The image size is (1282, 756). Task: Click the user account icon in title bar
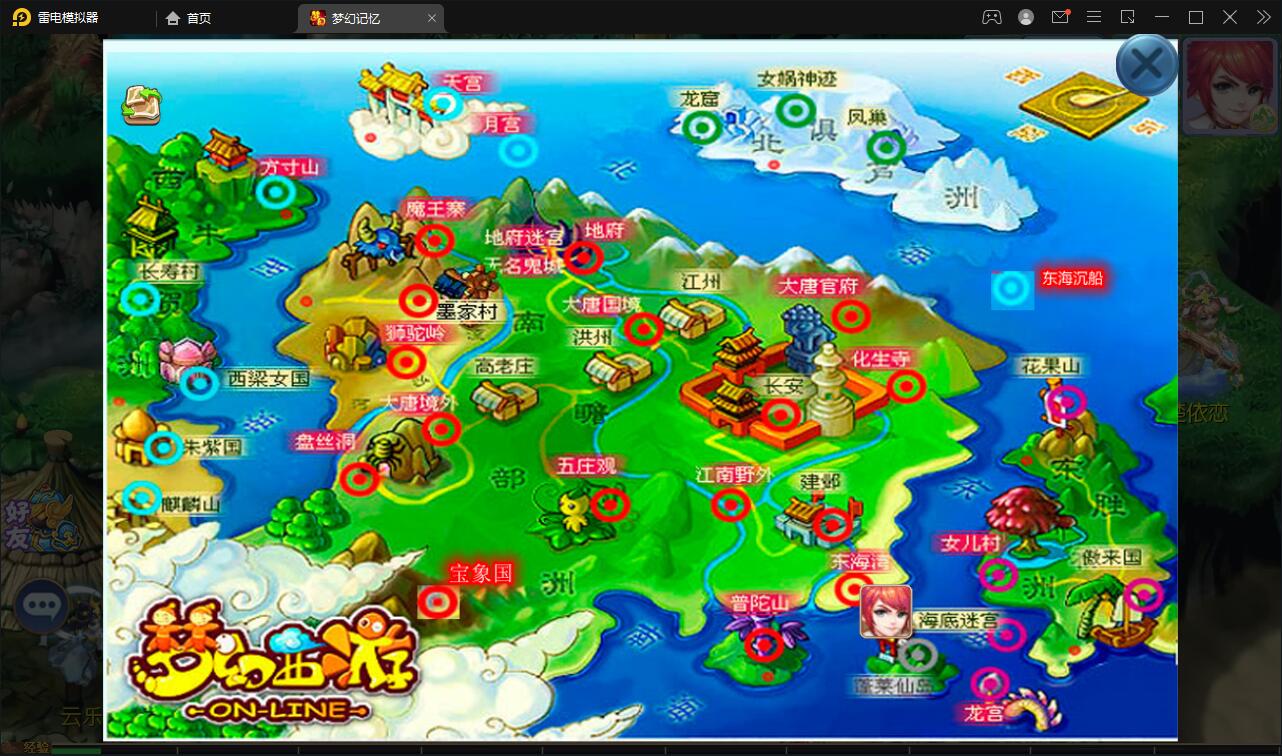pyautogui.click(x=1025, y=17)
